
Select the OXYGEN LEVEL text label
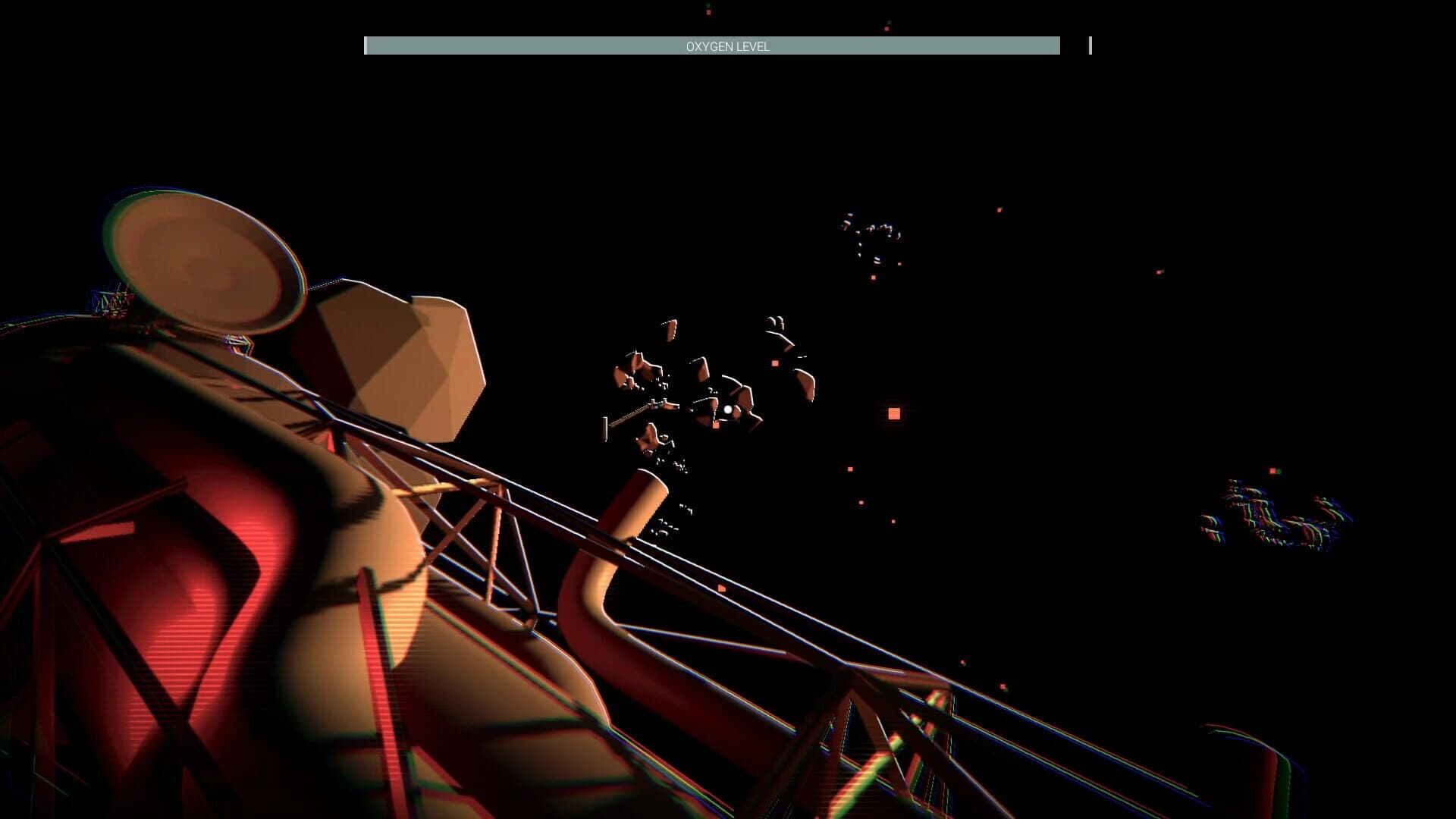pos(727,46)
